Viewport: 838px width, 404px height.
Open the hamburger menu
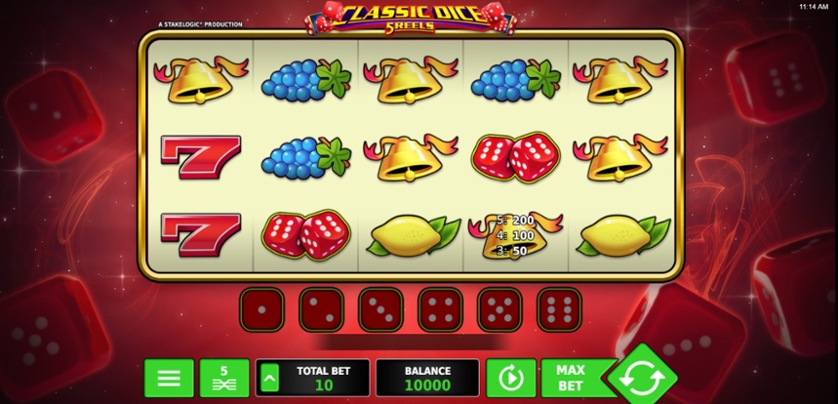pos(169,378)
